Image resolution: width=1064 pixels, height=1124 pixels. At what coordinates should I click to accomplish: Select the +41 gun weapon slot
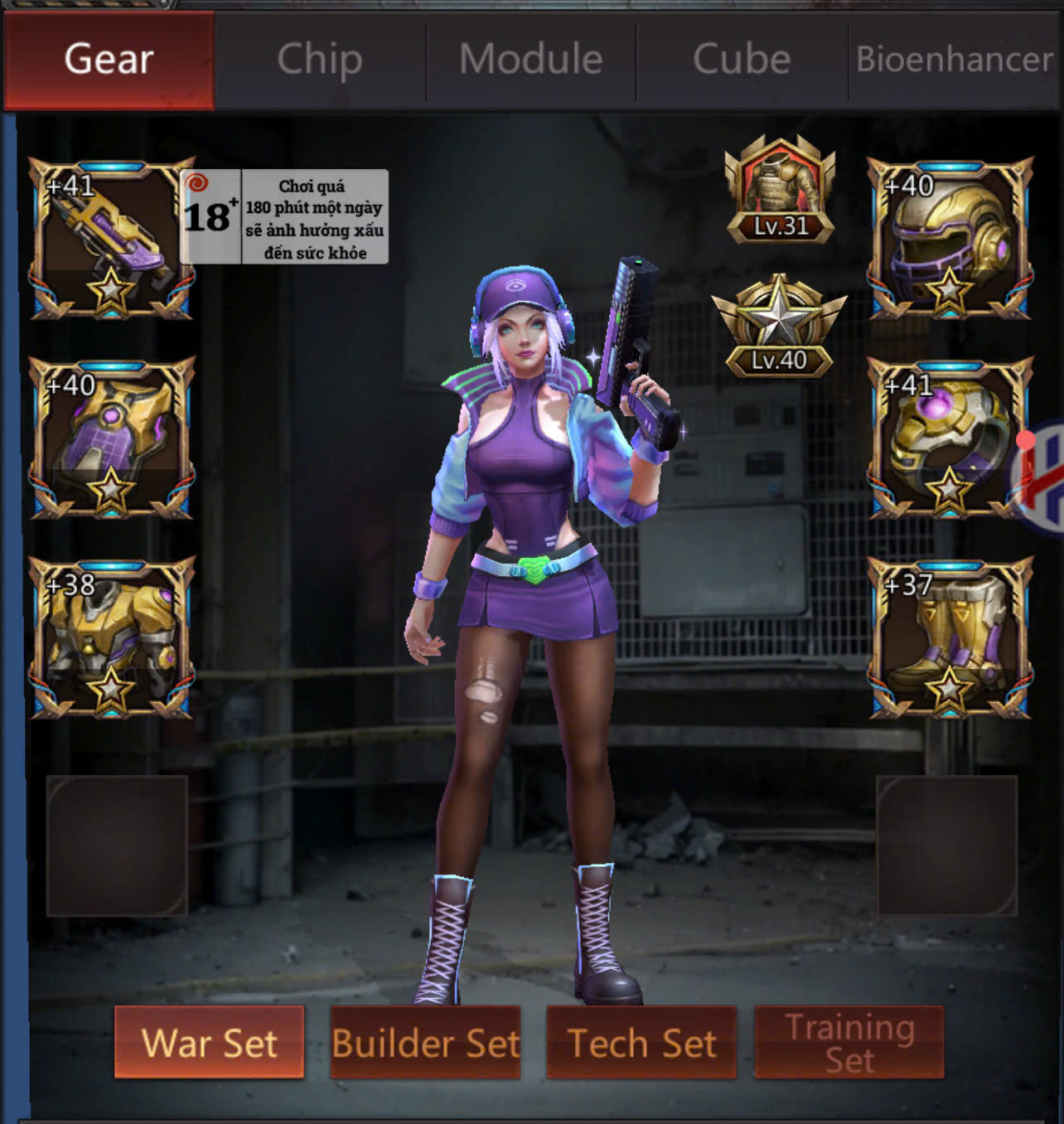click(112, 239)
